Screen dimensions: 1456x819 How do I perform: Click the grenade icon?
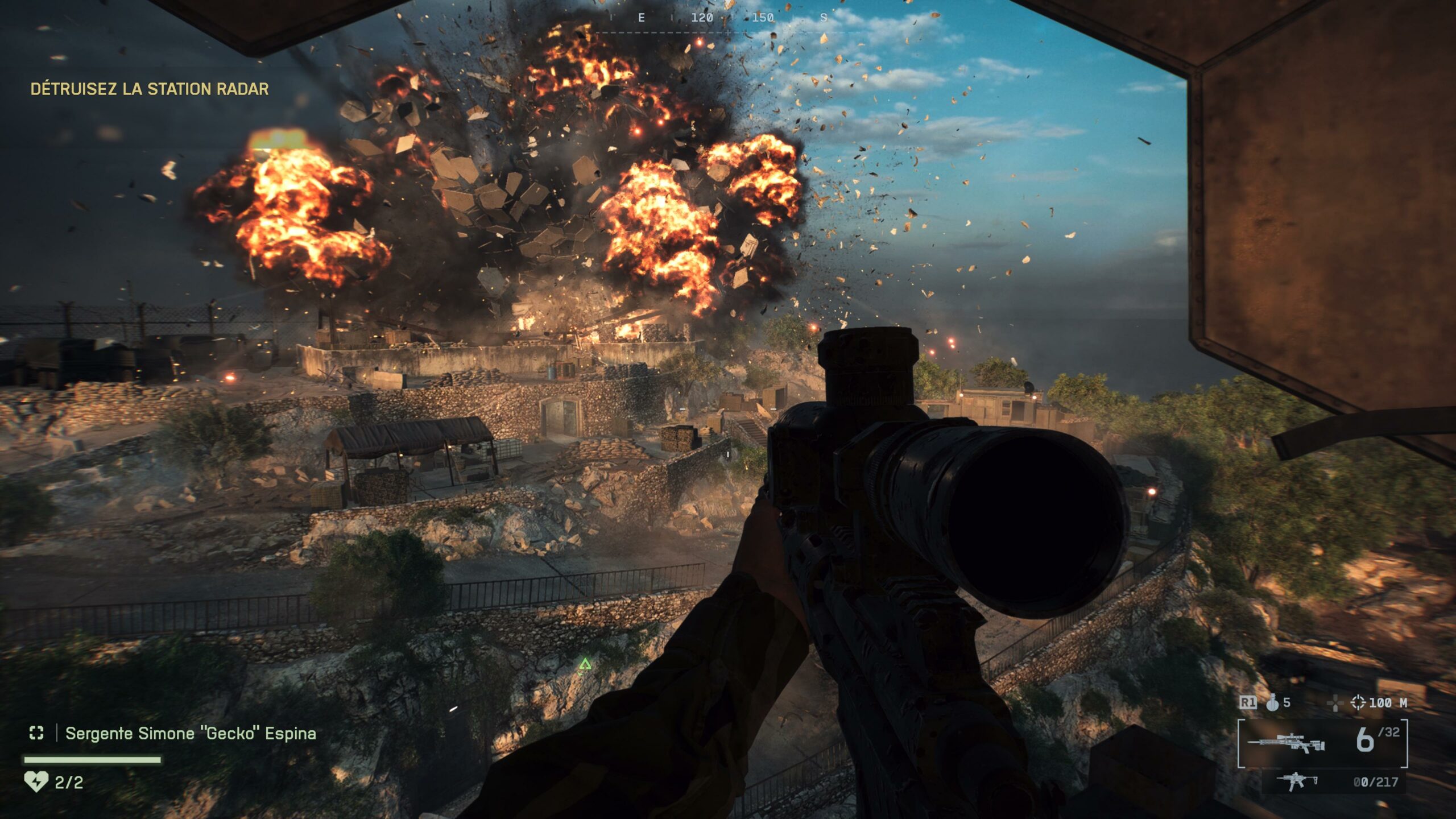pyautogui.click(x=1272, y=703)
